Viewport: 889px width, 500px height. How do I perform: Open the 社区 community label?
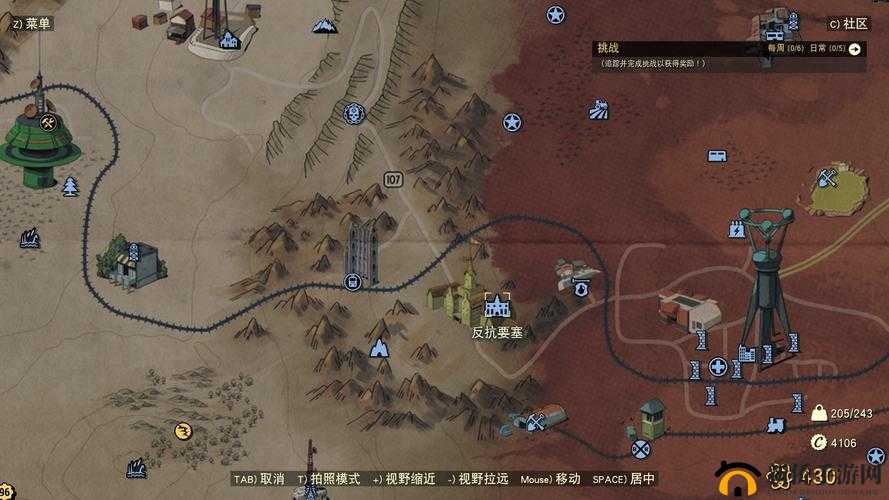click(x=848, y=23)
